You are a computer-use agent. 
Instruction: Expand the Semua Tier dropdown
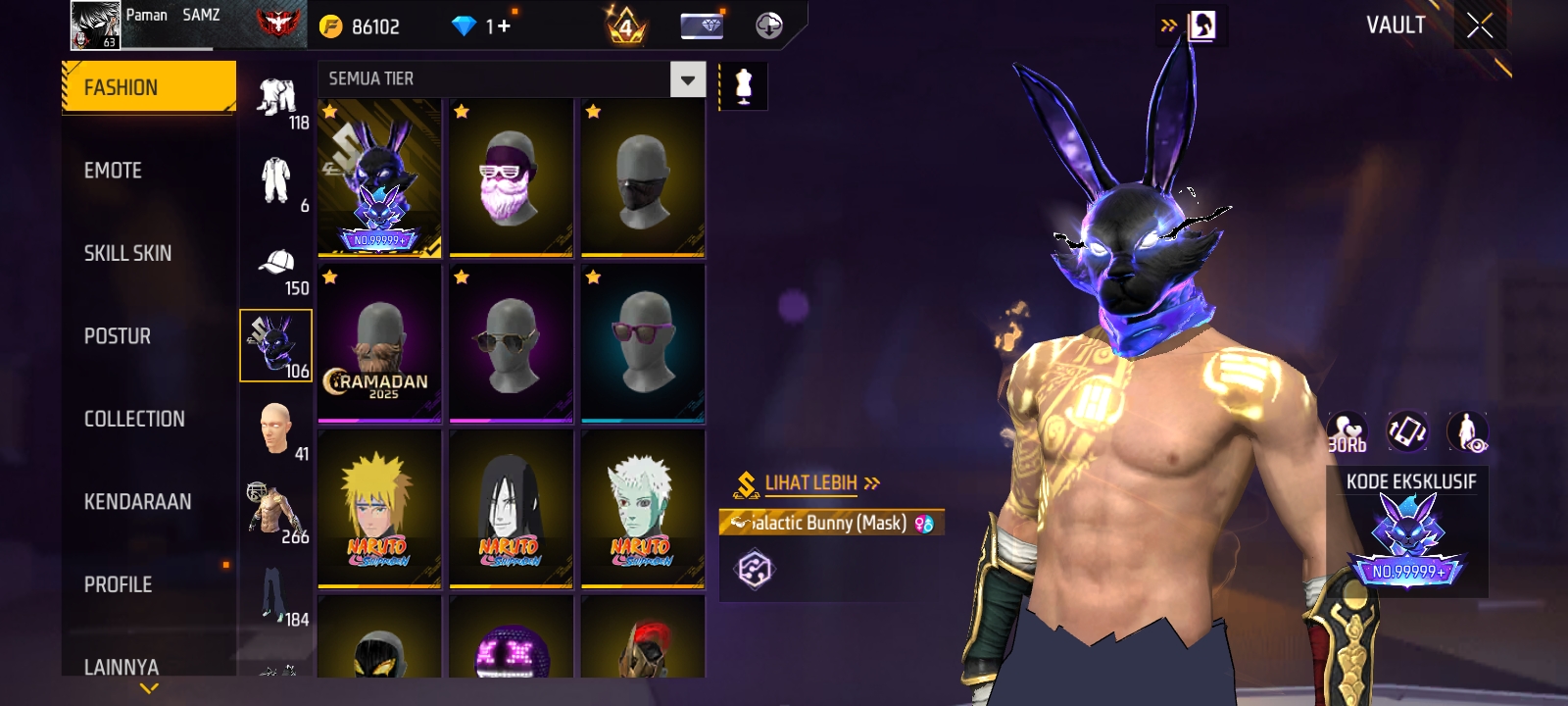tap(687, 79)
